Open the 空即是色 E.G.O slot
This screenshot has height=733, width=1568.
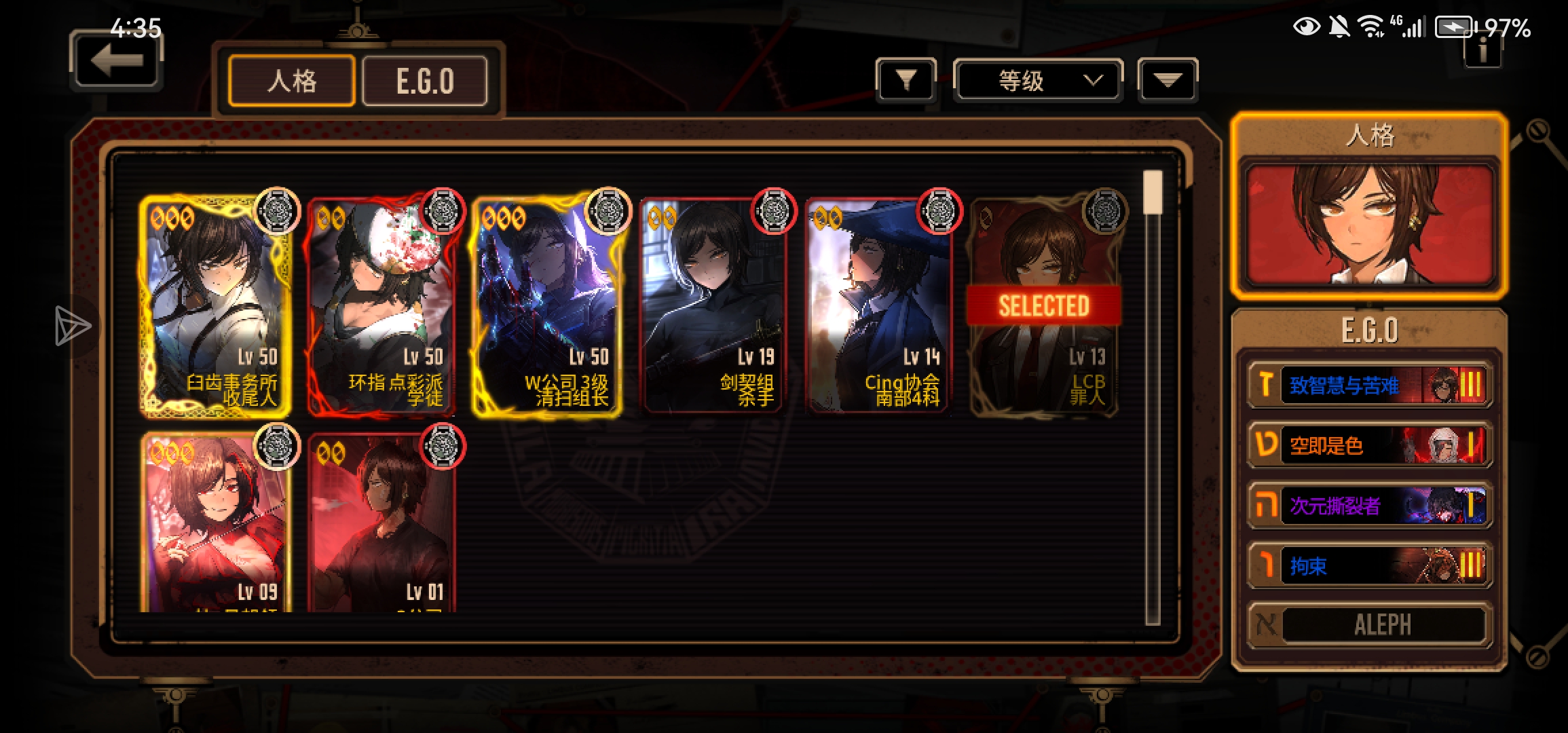[x=1370, y=445]
